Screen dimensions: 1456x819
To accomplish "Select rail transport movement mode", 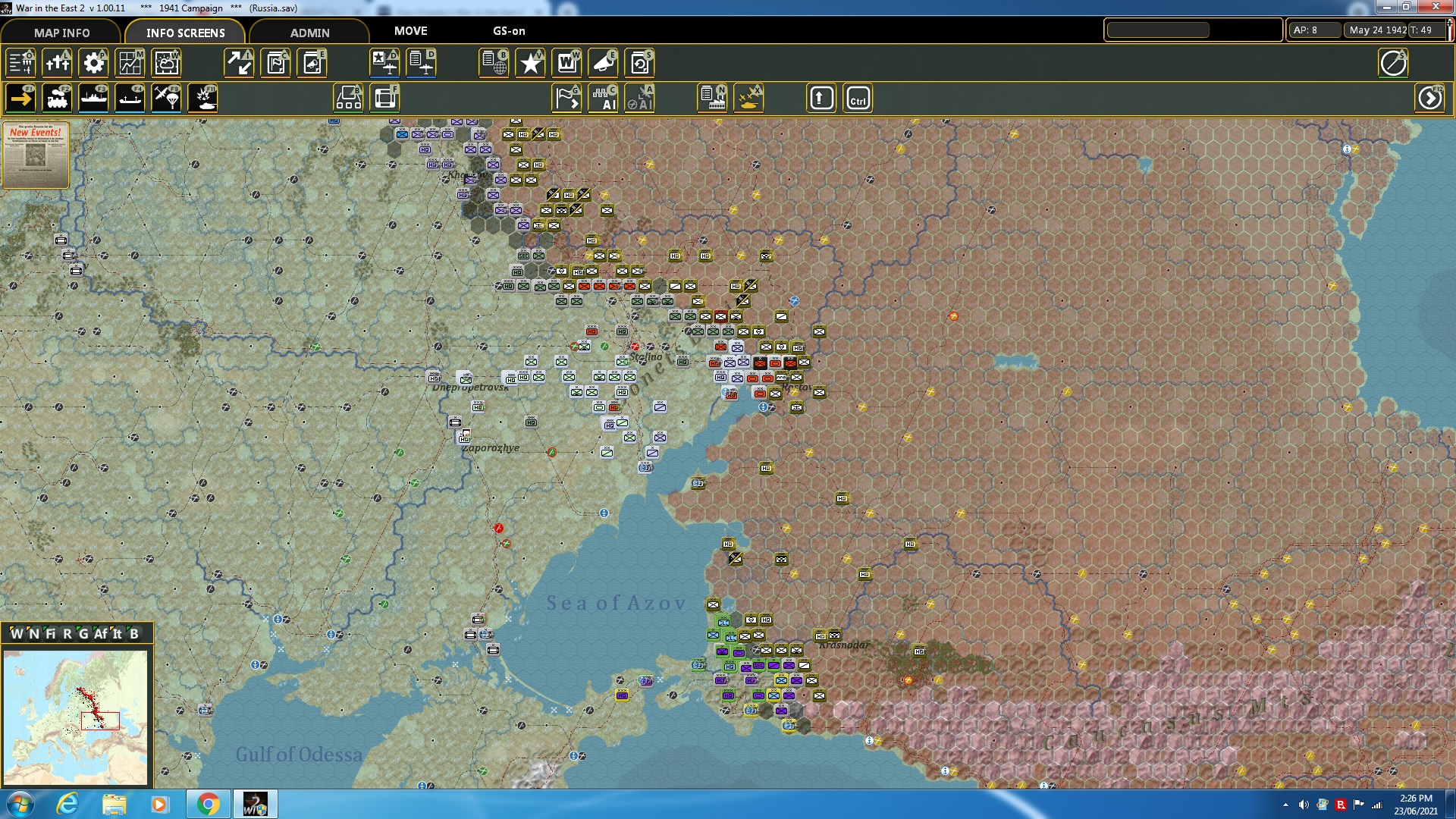I will click(58, 99).
